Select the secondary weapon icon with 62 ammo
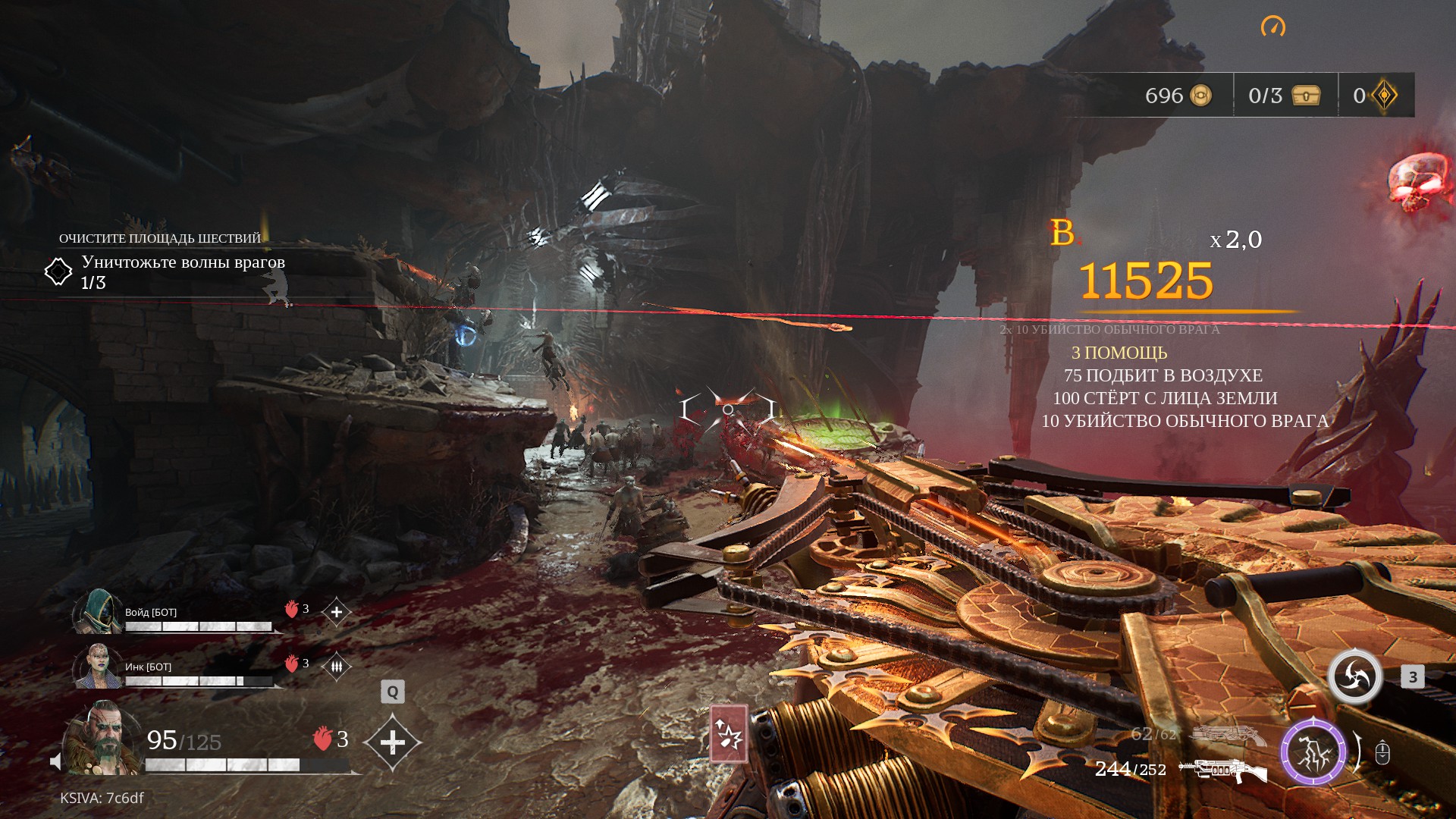This screenshot has height=819, width=1456. [x=1228, y=733]
